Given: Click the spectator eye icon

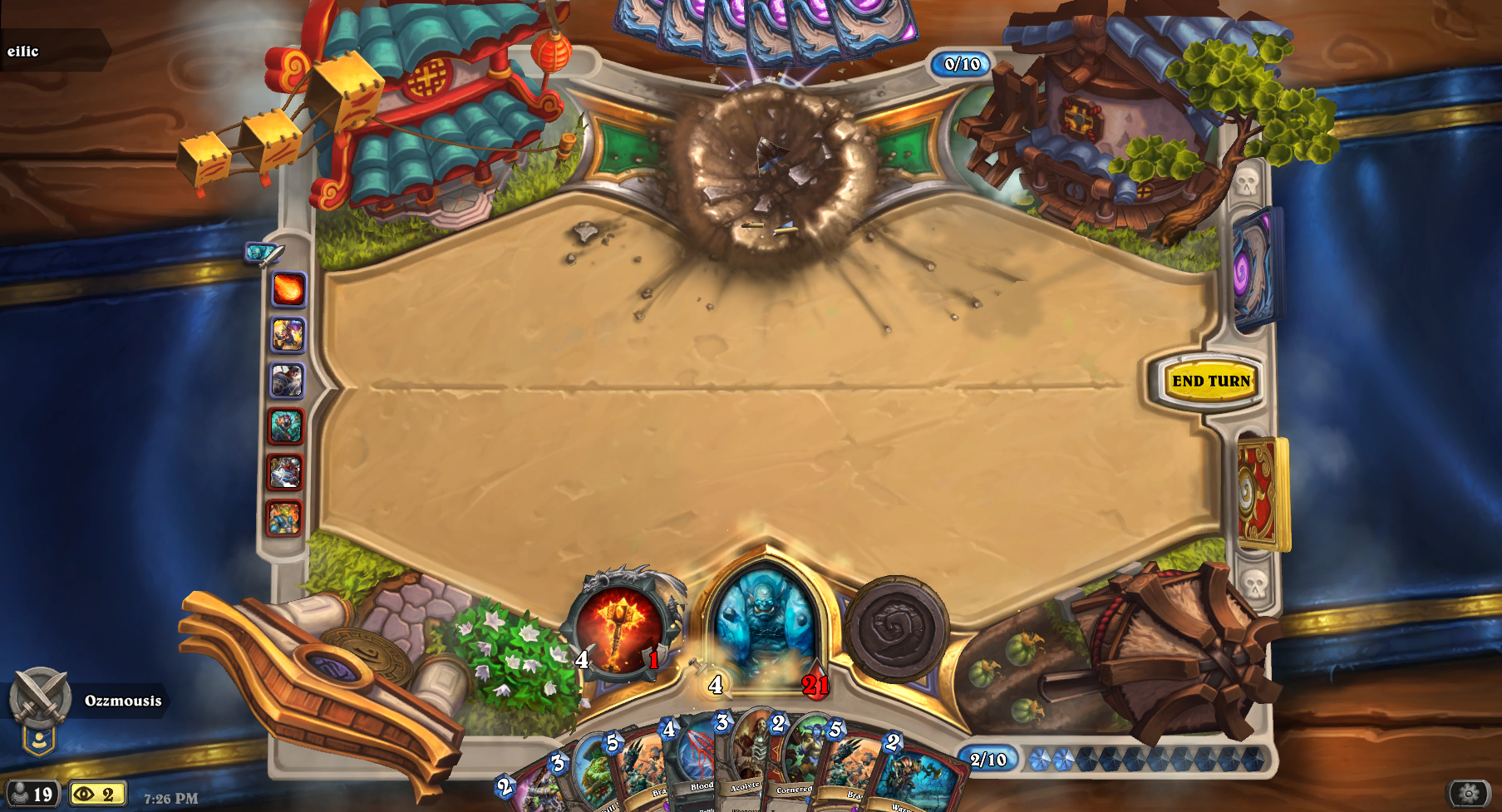Looking at the screenshot, I should click(97, 795).
